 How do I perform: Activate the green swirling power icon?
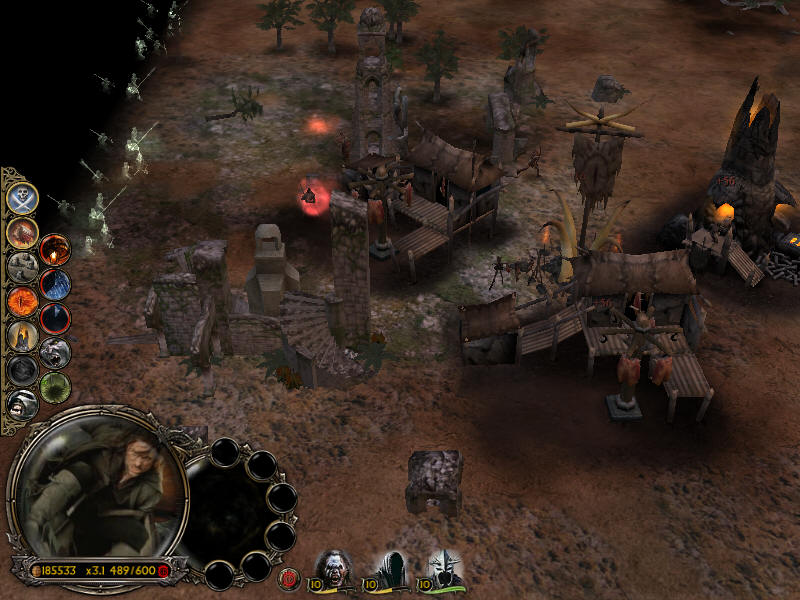point(55,387)
